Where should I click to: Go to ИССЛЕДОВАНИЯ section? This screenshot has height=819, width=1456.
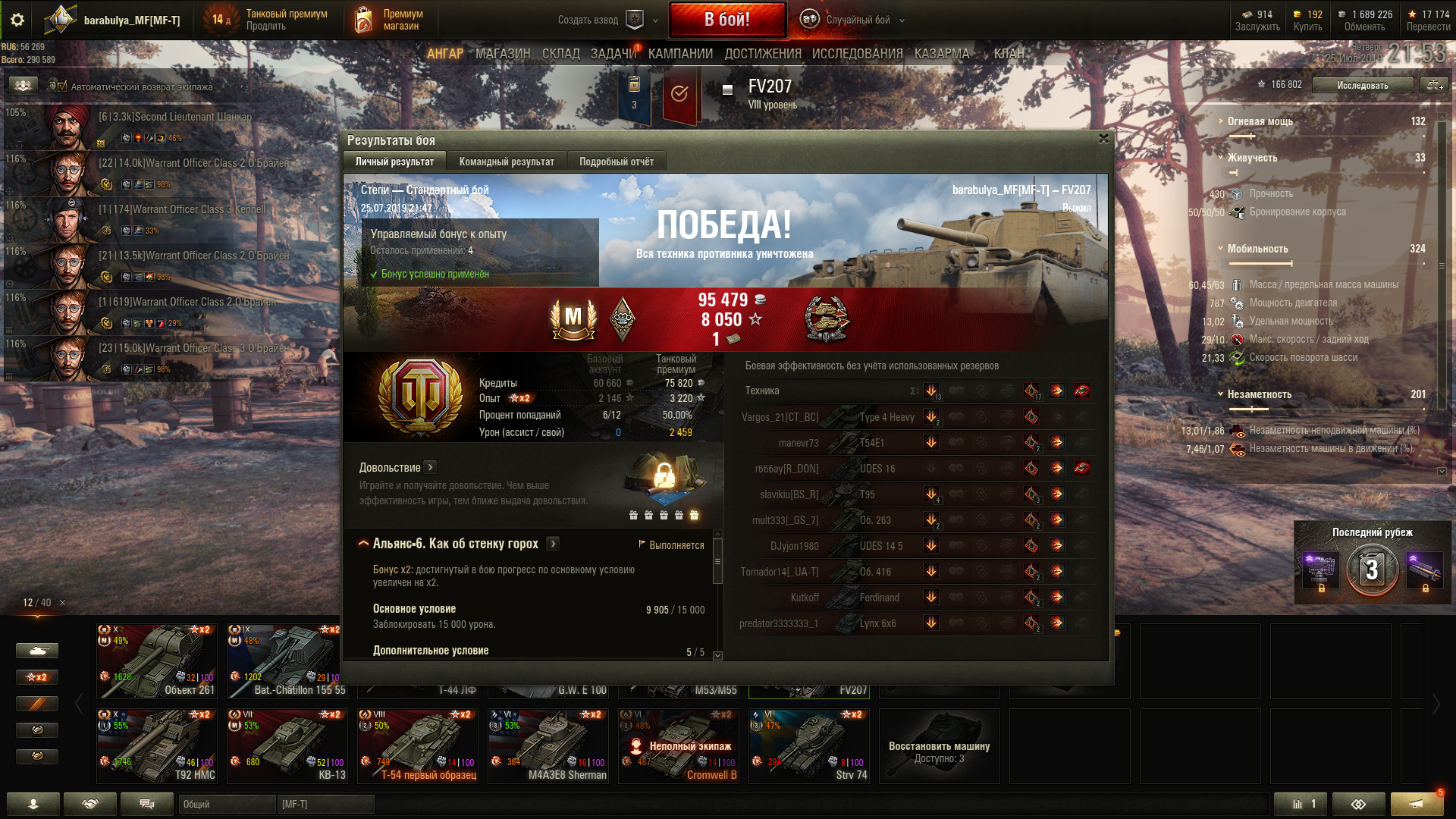tap(857, 54)
